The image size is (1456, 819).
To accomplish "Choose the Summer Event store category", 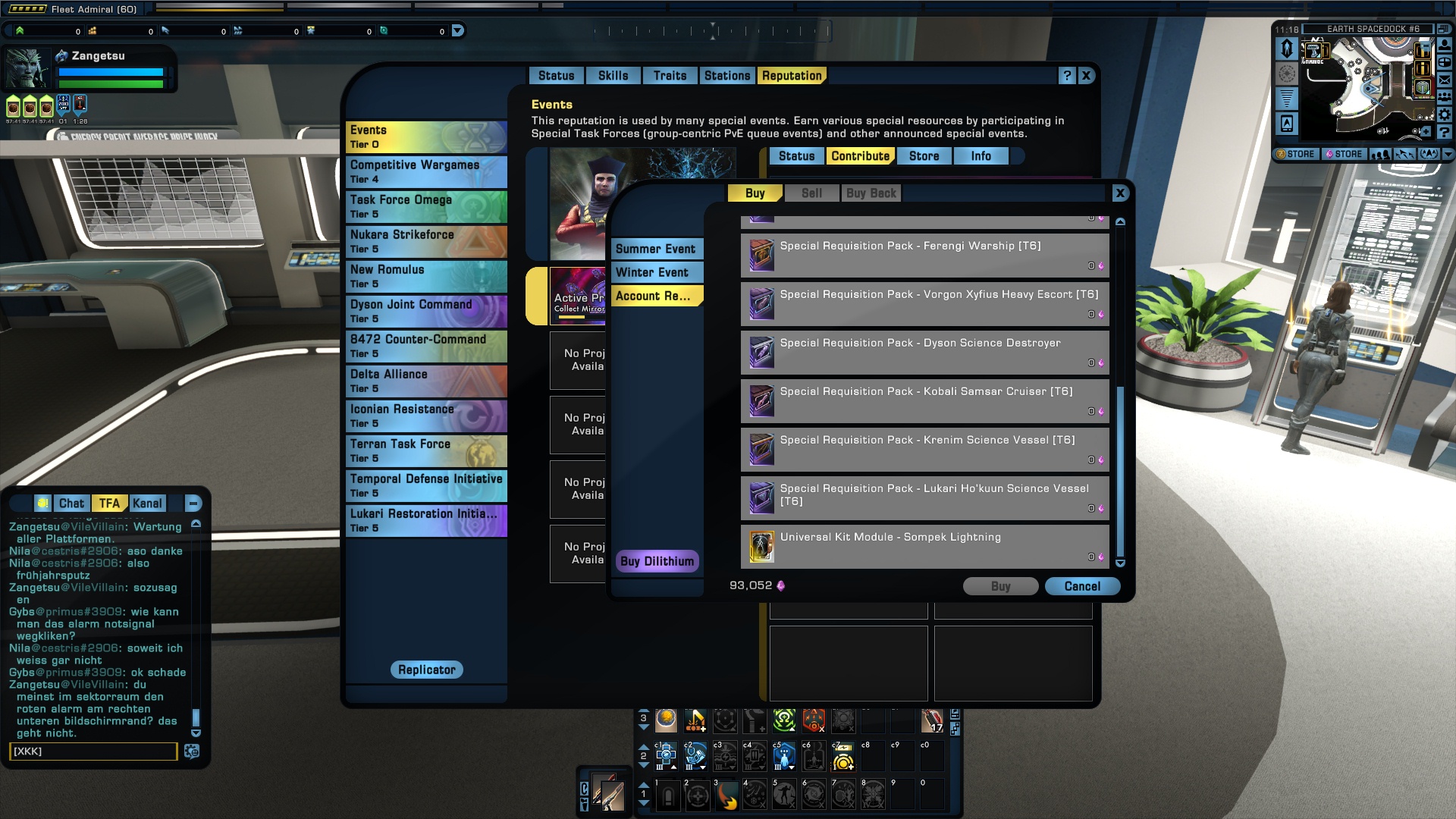I will (656, 249).
